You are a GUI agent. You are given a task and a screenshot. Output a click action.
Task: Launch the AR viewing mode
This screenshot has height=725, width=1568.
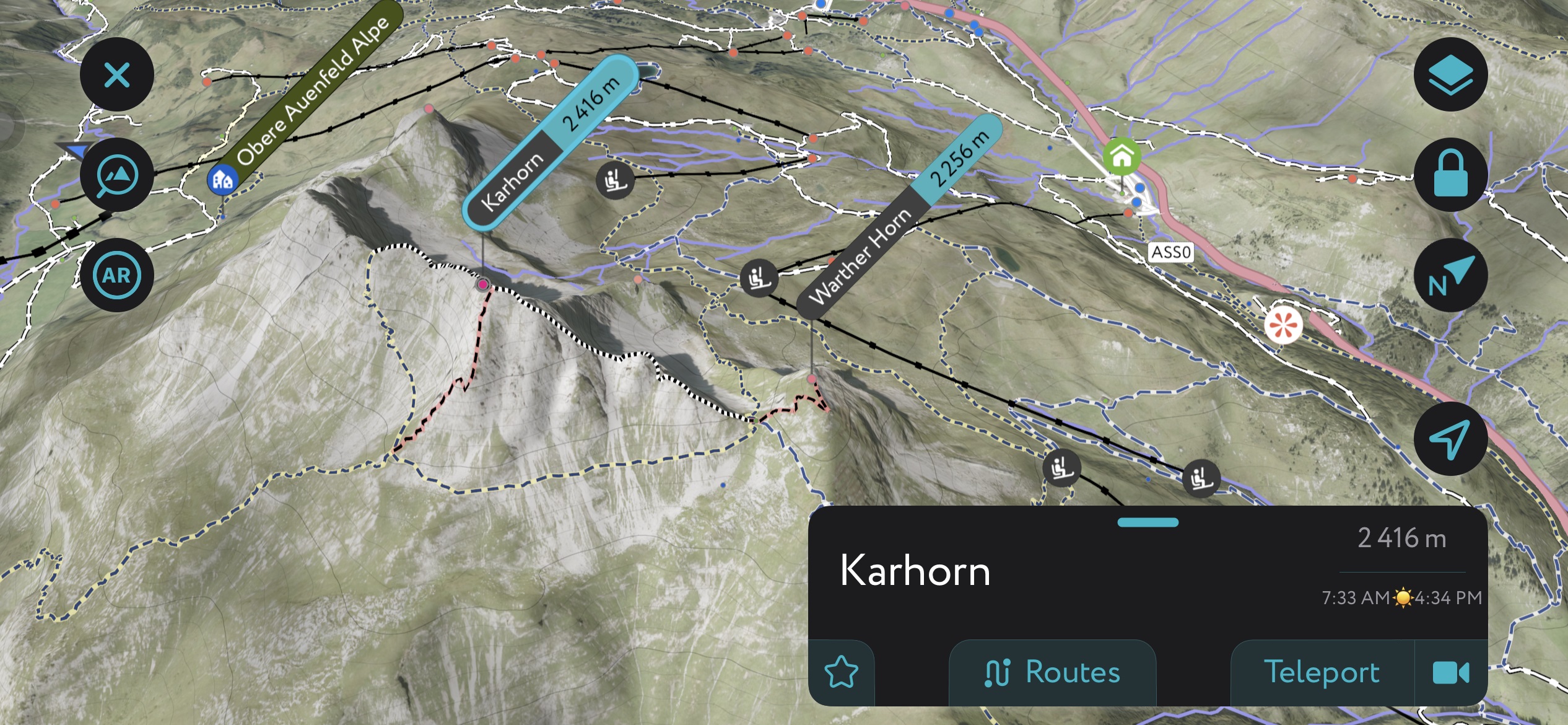click(118, 275)
